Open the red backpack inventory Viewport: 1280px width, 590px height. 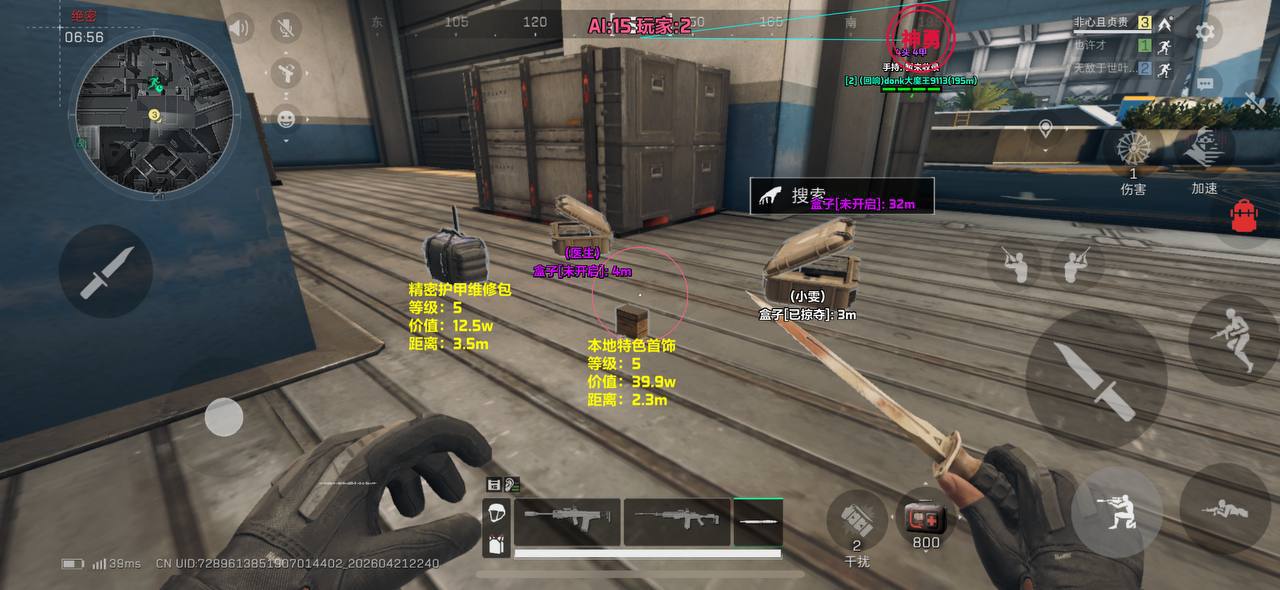1245,215
